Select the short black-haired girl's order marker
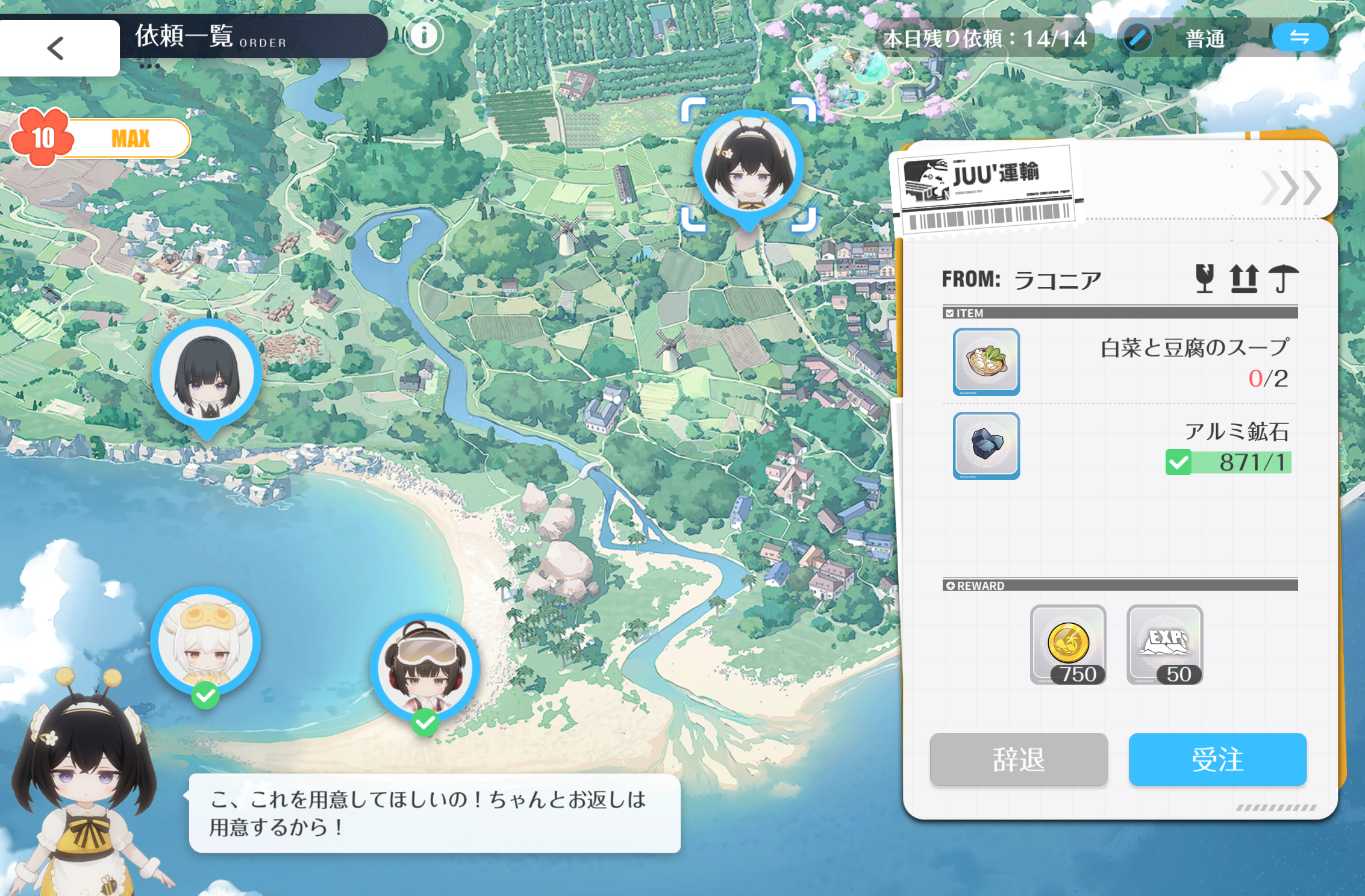1365x896 pixels. (207, 375)
